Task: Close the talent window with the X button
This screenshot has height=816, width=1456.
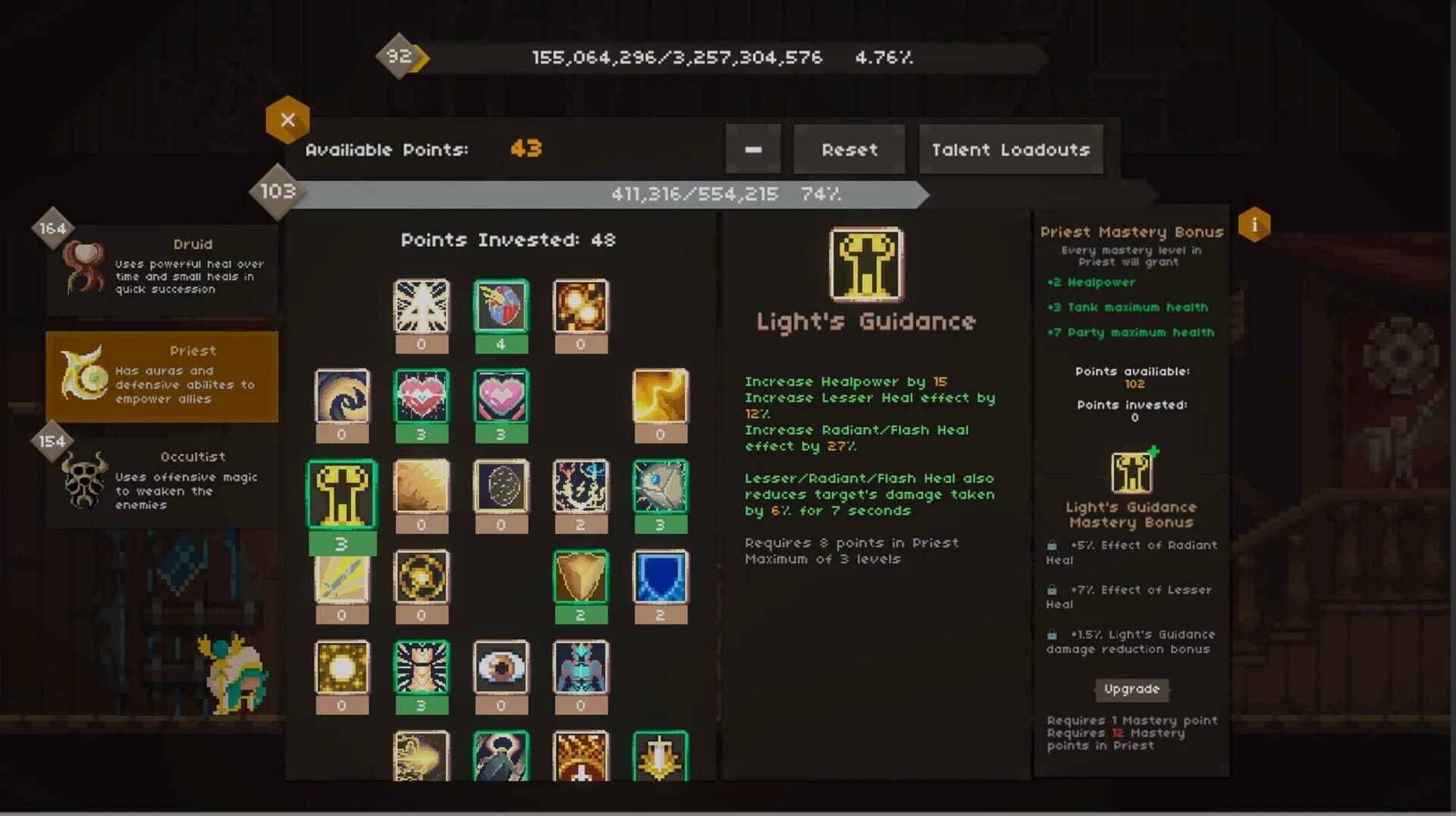Action: pyautogui.click(x=288, y=120)
